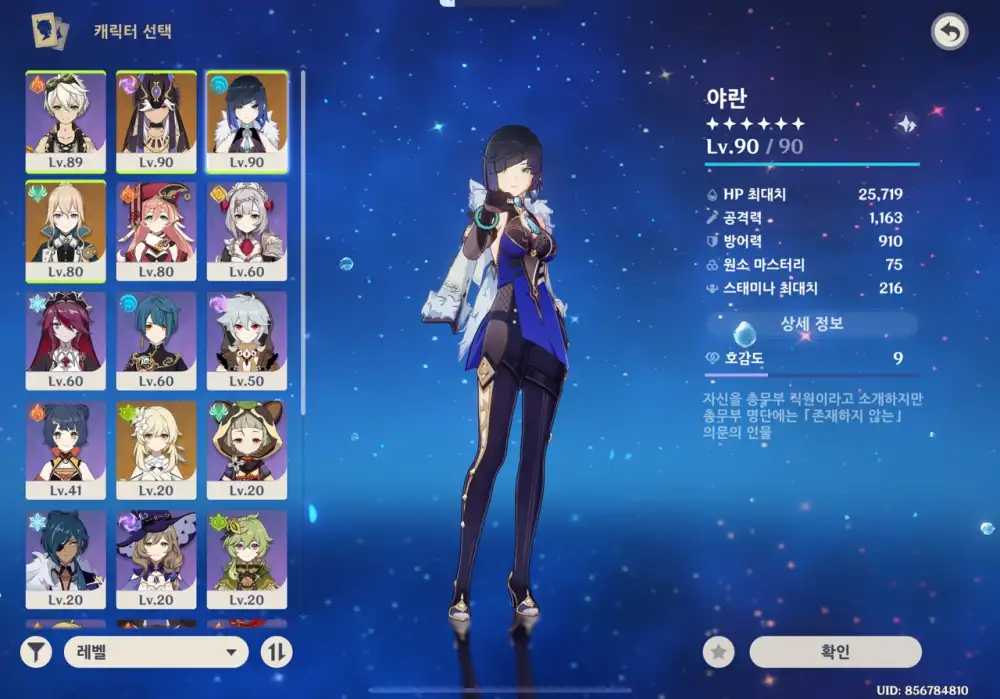Choose Collei's green-haired Lv.20 card

[x=247, y=560]
